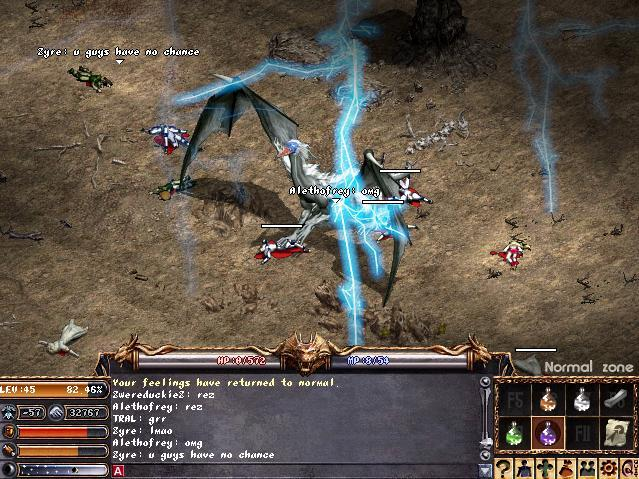Click the chat input line
The width and height of the screenshot is (639, 479).
pyautogui.click(x=300, y=469)
